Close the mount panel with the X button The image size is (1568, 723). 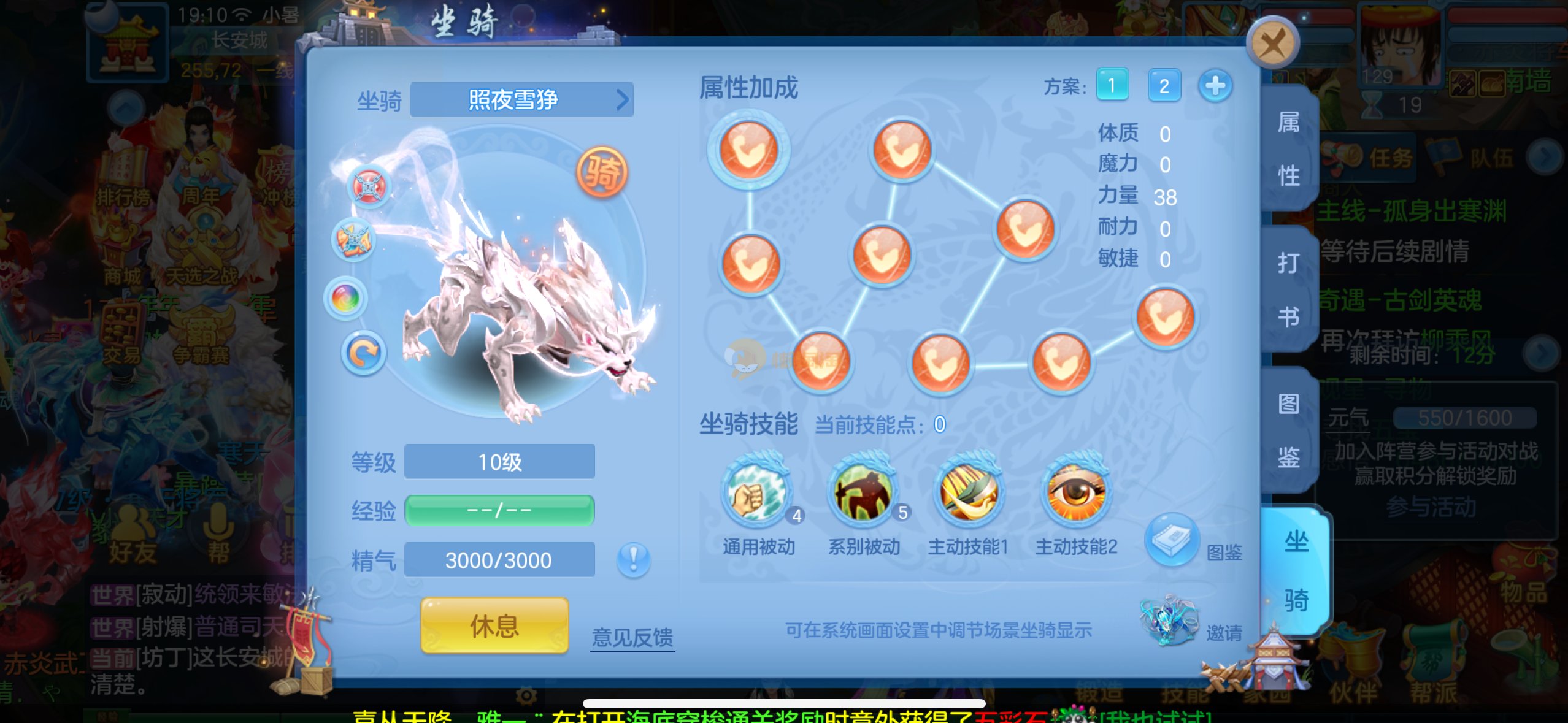click(1272, 43)
